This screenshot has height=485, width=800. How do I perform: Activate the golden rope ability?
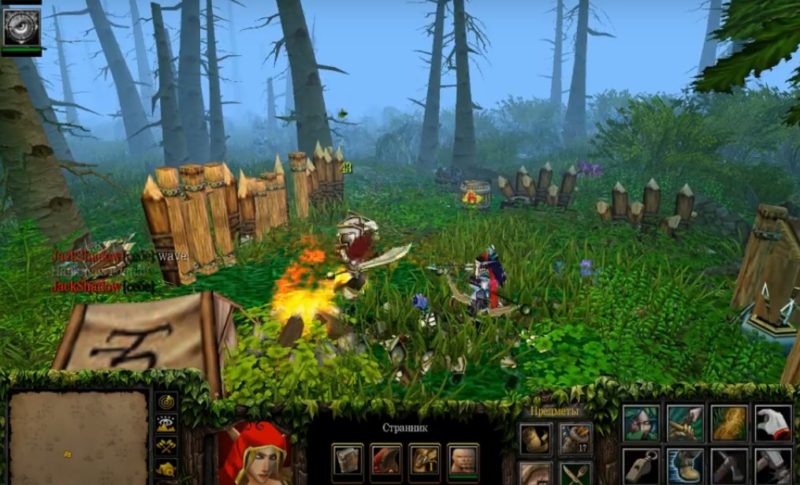(729, 422)
